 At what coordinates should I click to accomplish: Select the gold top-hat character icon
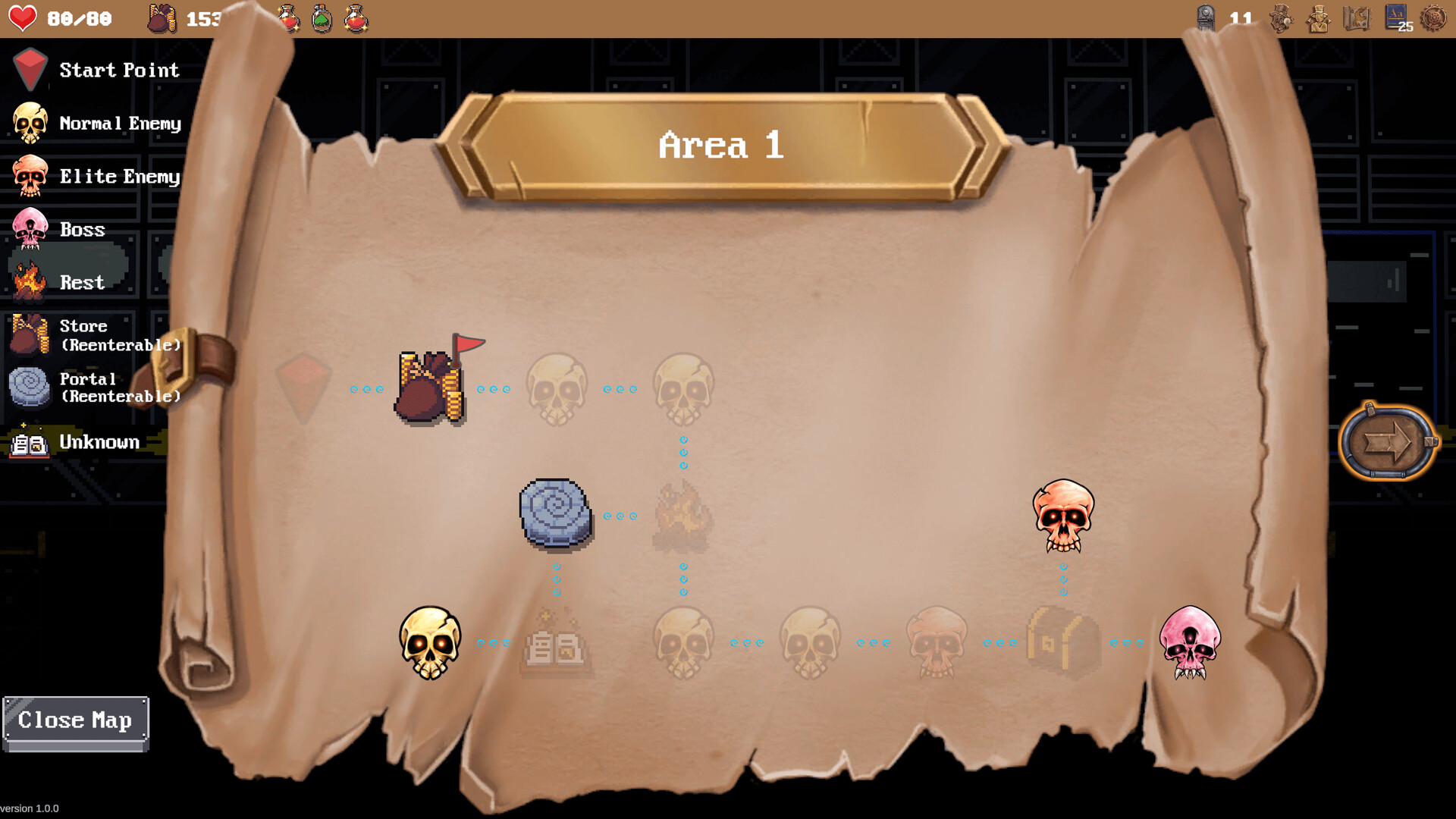(x=1319, y=19)
